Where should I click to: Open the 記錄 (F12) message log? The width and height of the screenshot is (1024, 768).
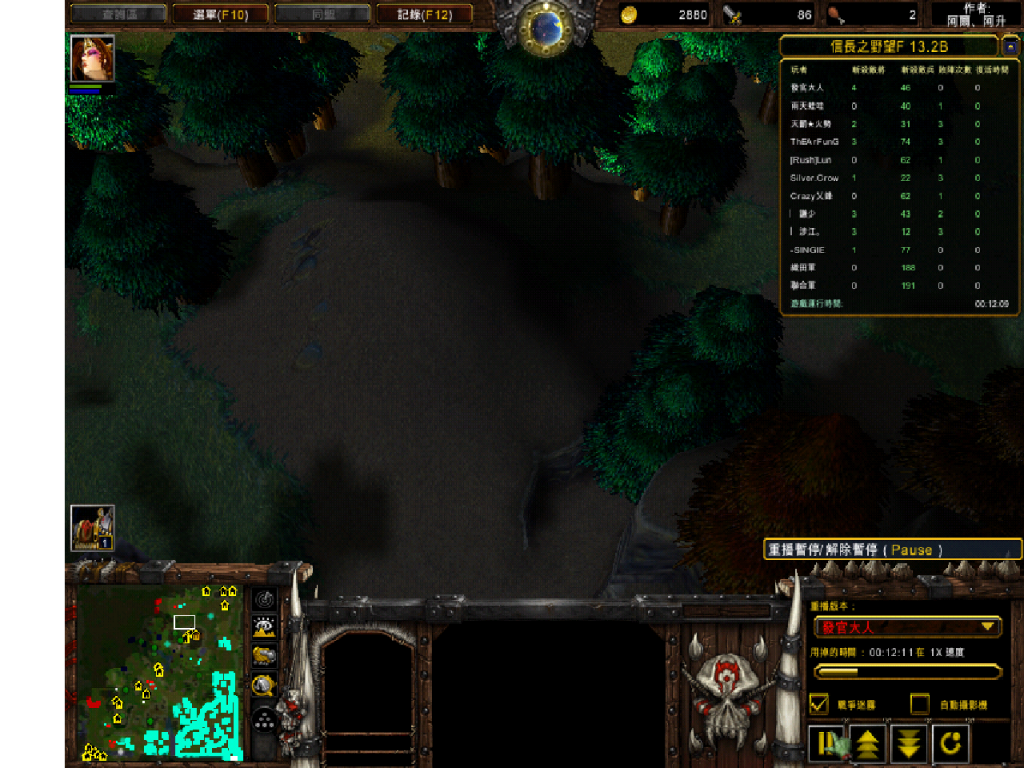(424, 14)
